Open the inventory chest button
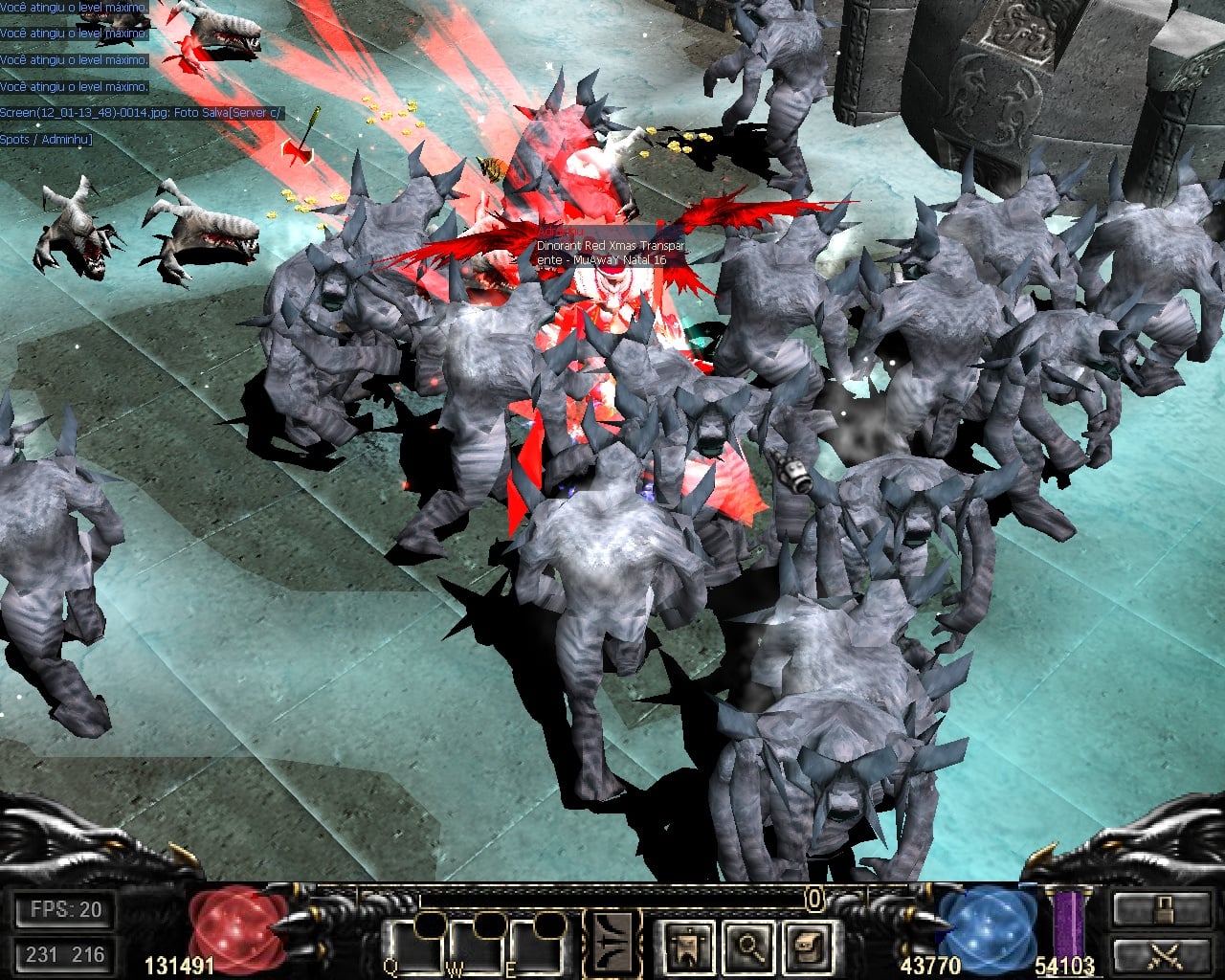The height and width of the screenshot is (980, 1225). pos(807,946)
